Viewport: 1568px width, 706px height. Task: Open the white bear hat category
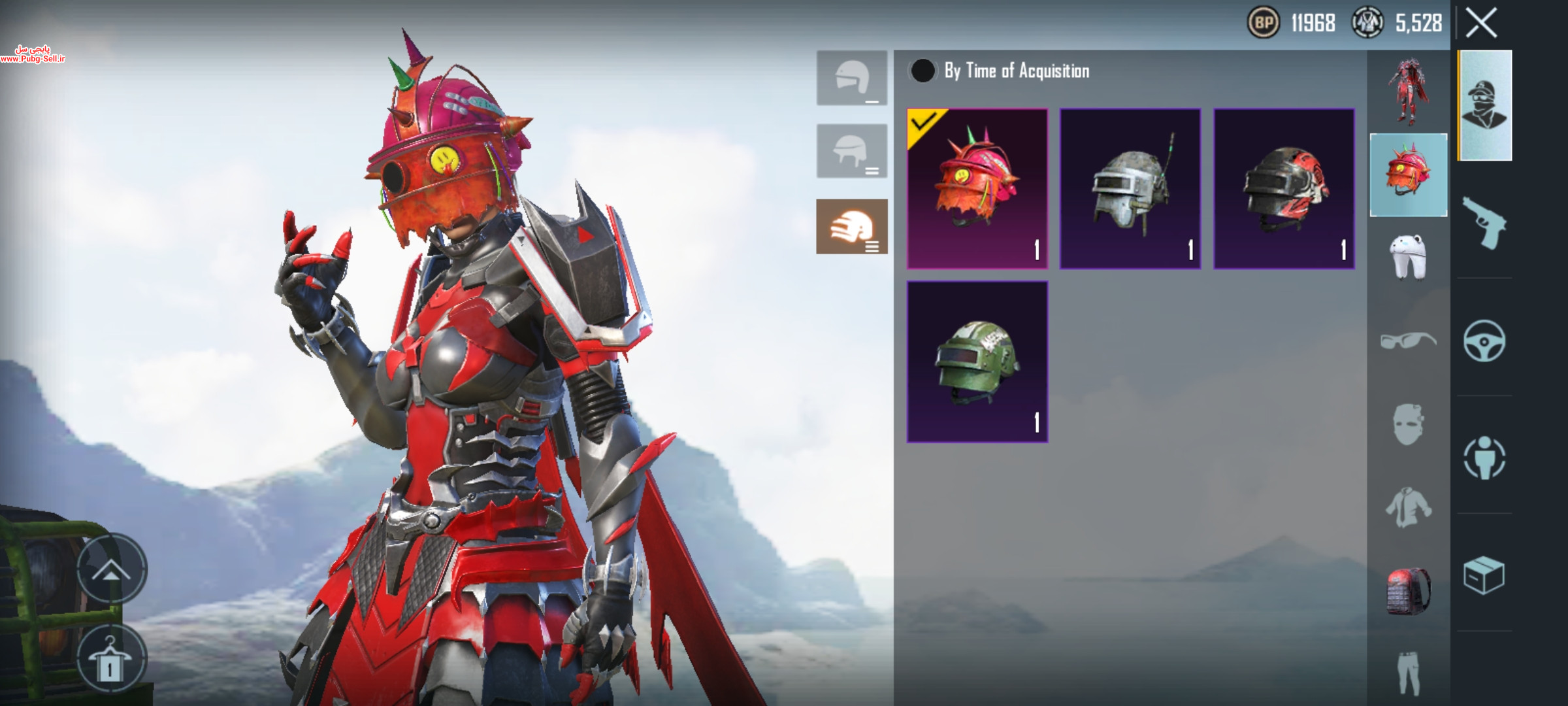[x=1408, y=257]
